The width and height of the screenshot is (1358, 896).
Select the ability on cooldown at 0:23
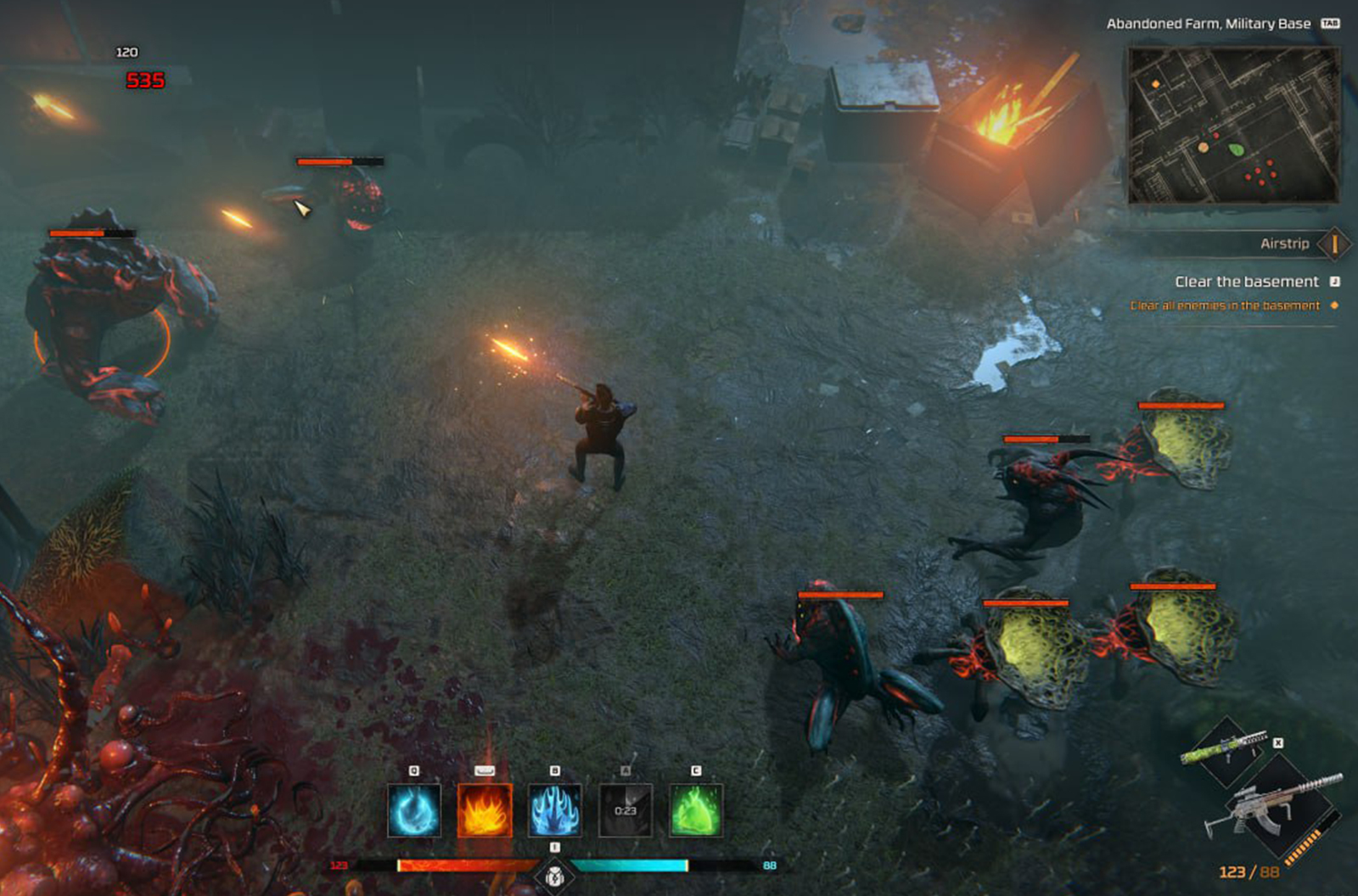(626, 810)
